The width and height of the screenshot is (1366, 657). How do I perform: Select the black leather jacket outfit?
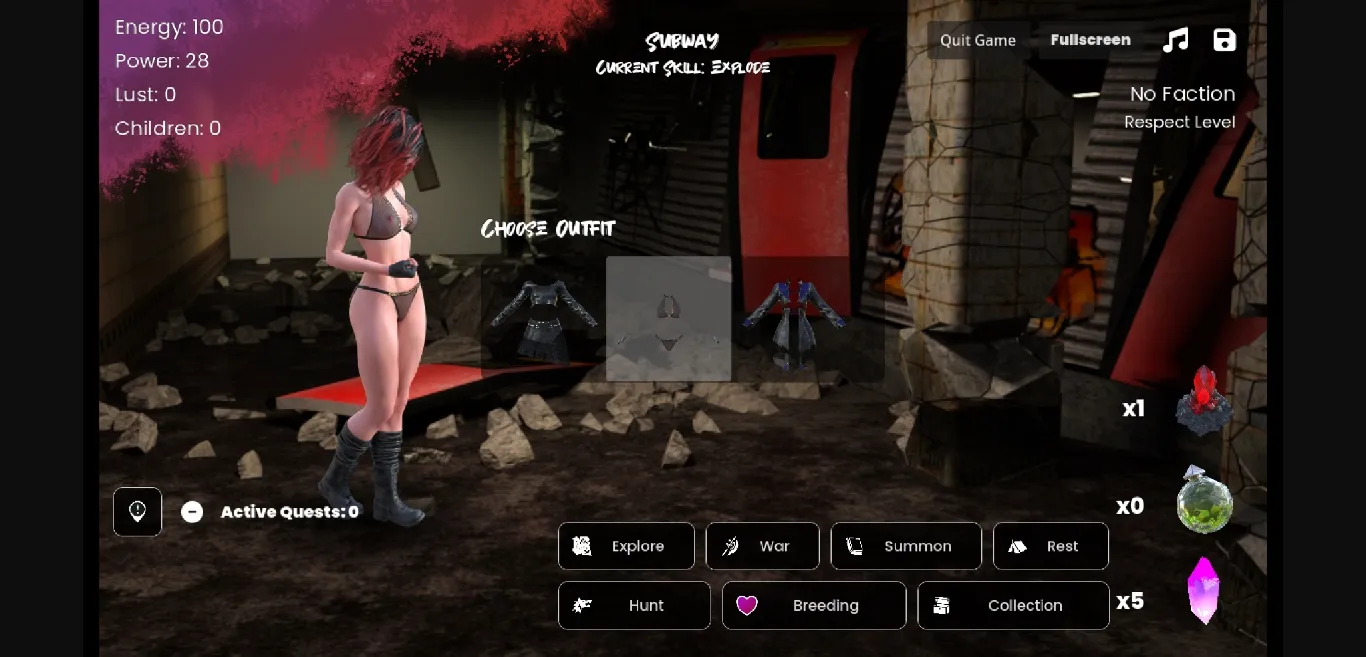543,319
